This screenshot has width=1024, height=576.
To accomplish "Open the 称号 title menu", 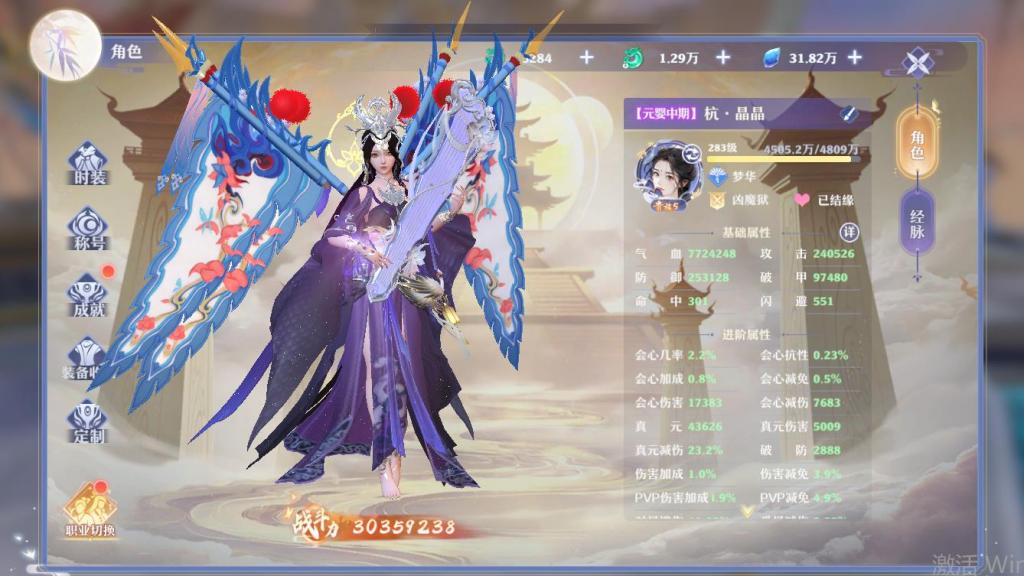I will point(89,229).
